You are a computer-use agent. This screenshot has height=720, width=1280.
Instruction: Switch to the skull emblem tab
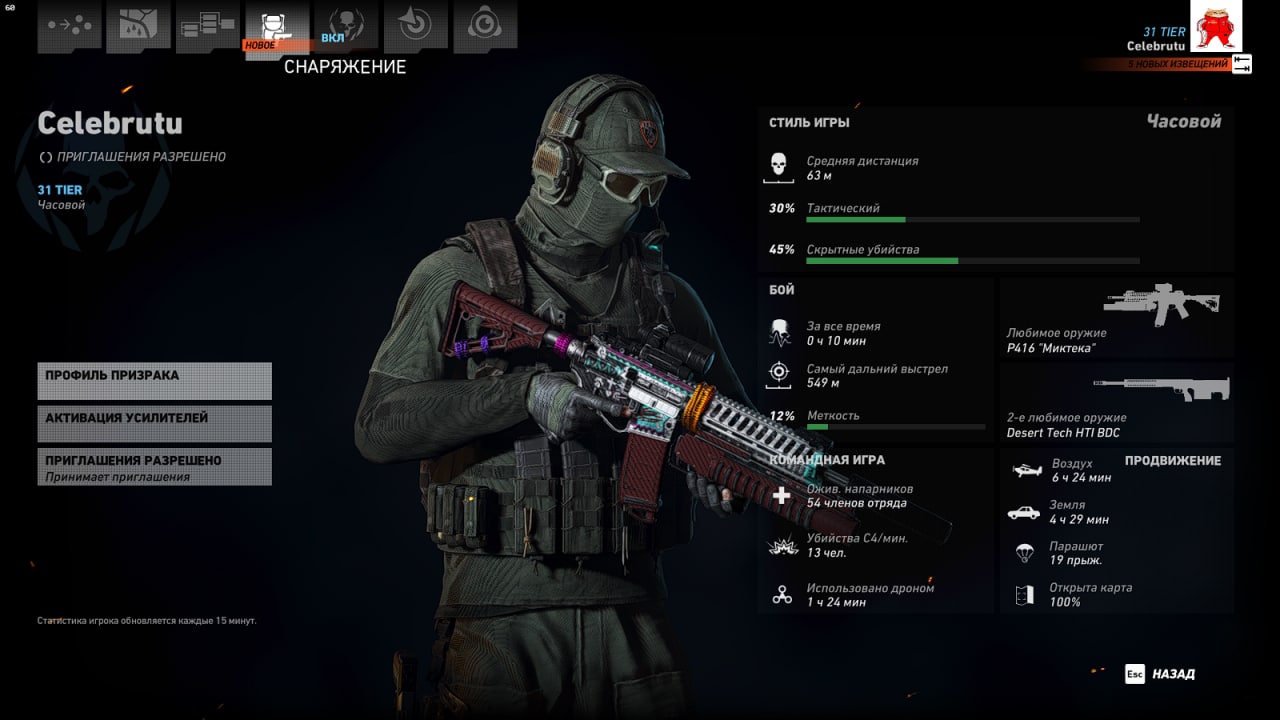[346, 27]
